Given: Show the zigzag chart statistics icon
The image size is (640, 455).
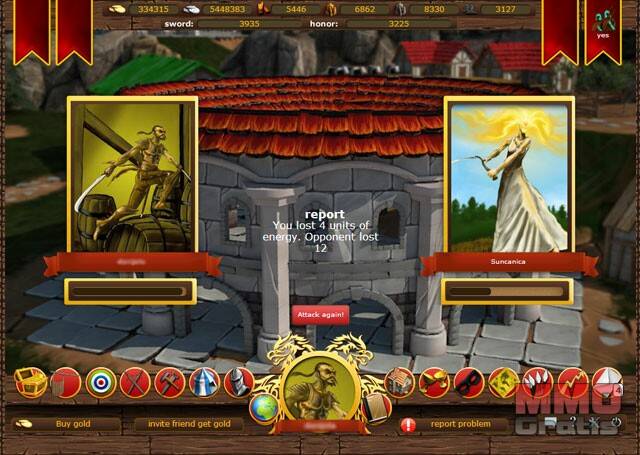Looking at the screenshot, I should (x=571, y=382).
